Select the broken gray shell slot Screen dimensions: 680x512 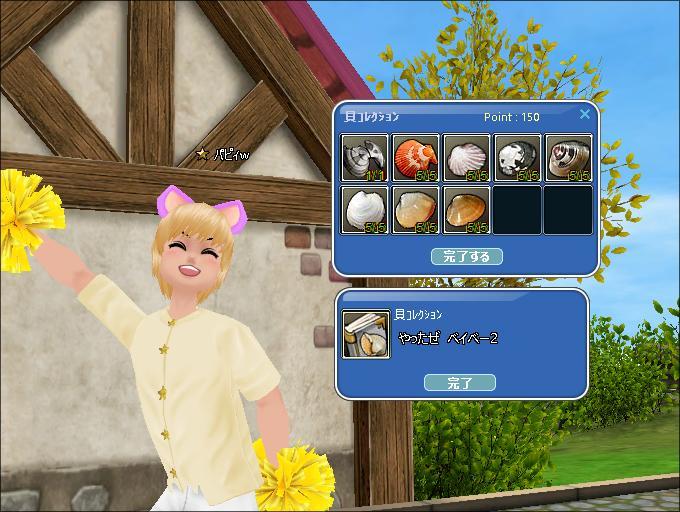tap(365, 158)
